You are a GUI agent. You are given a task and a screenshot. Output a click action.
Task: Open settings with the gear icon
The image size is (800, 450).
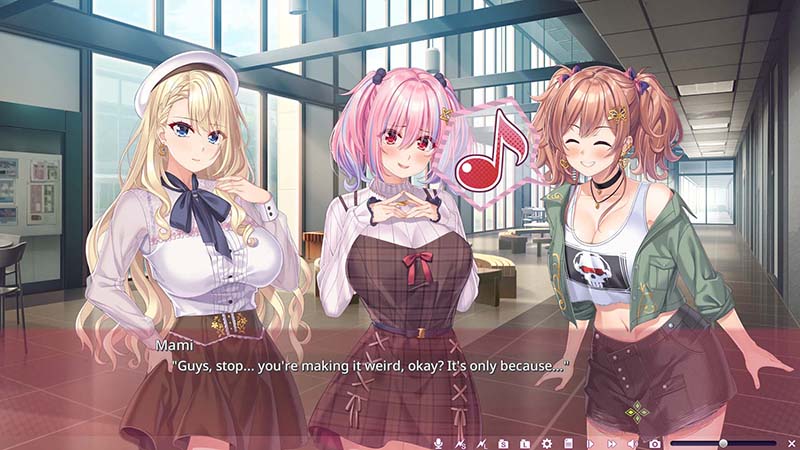click(x=547, y=443)
